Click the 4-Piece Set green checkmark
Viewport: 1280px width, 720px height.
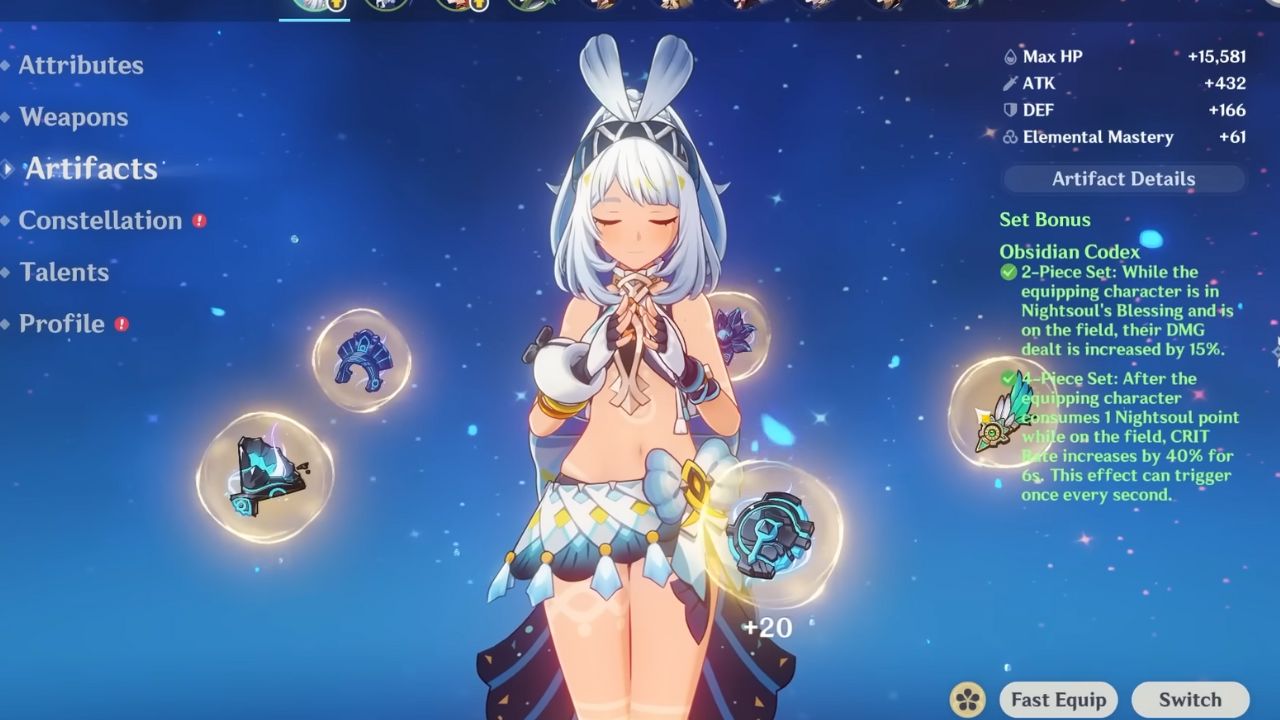coord(1006,379)
